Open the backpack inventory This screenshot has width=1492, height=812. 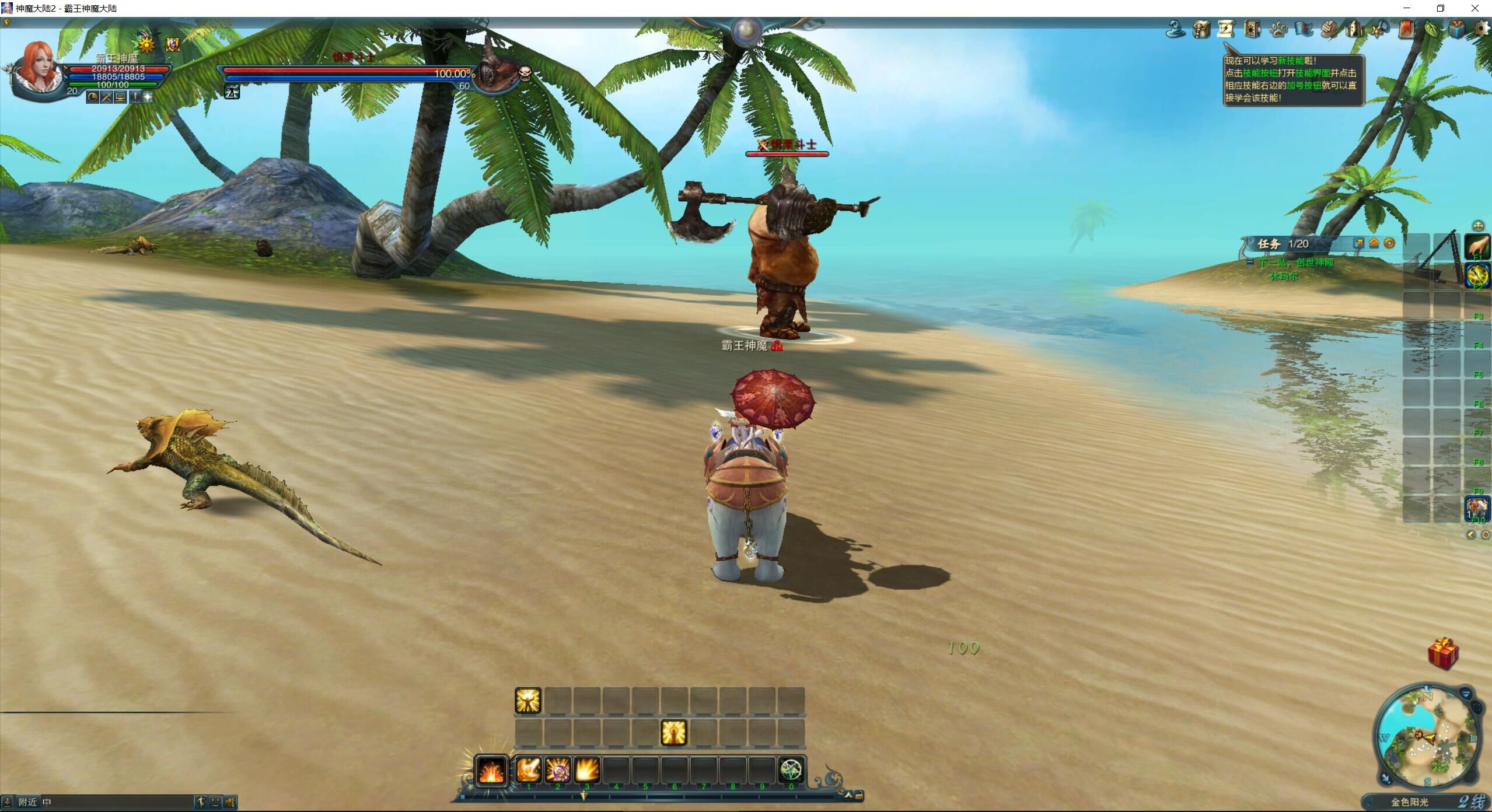(x=1201, y=29)
